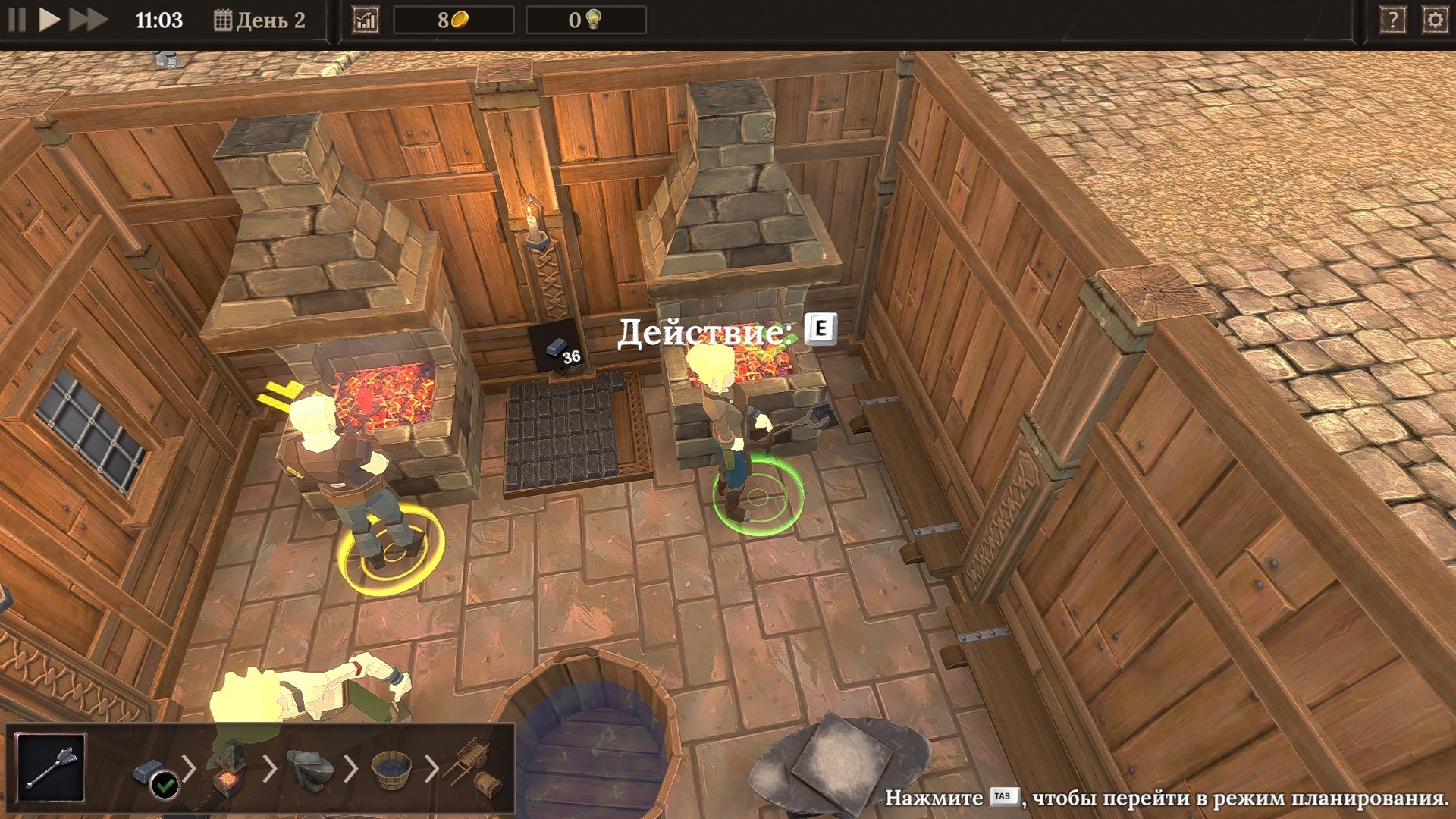This screenshot has width=1456, height=819.
Task: Open the statistics chart panel
Action: (366, 20)
